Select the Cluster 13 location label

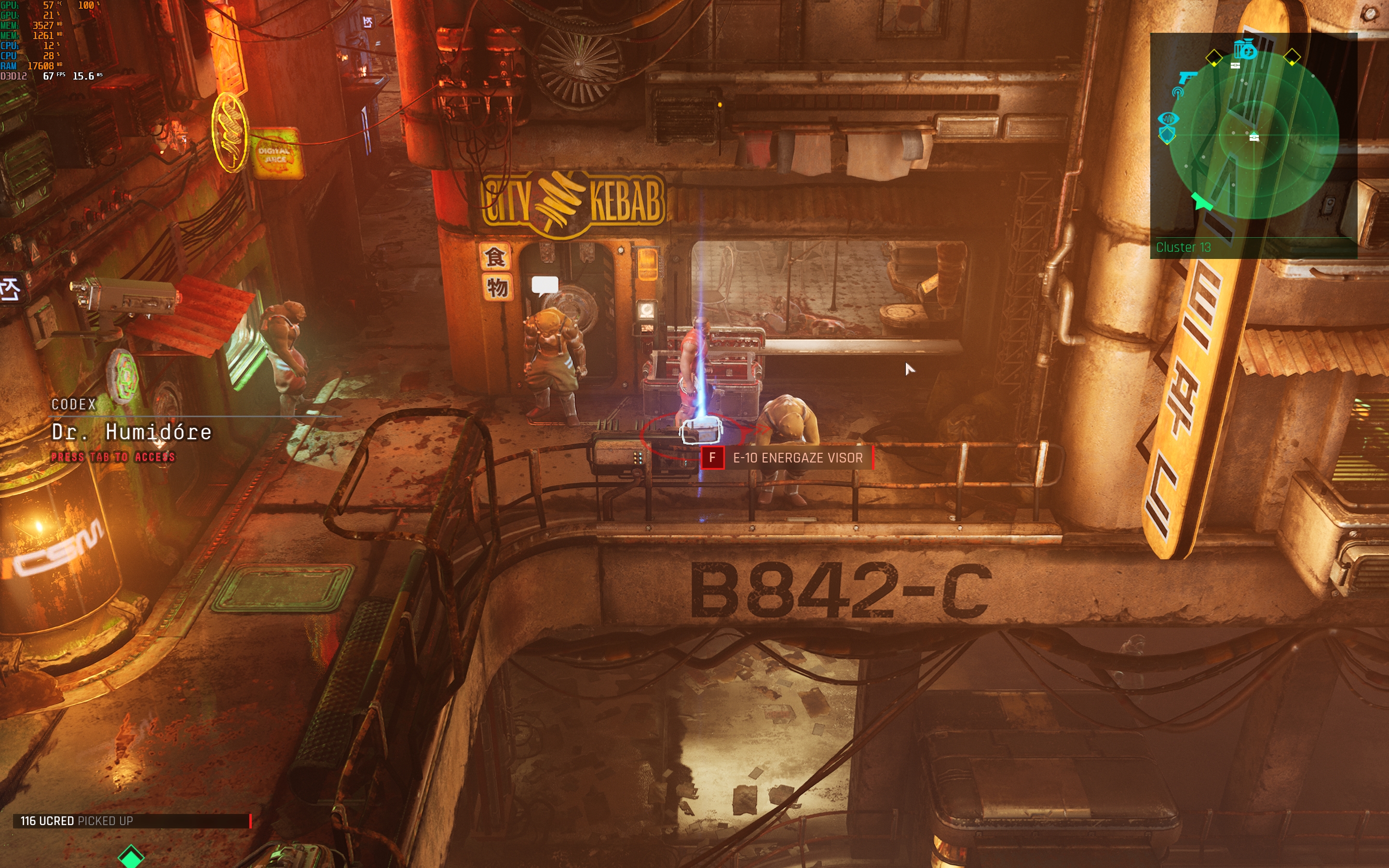click(x=1183, y=247)
